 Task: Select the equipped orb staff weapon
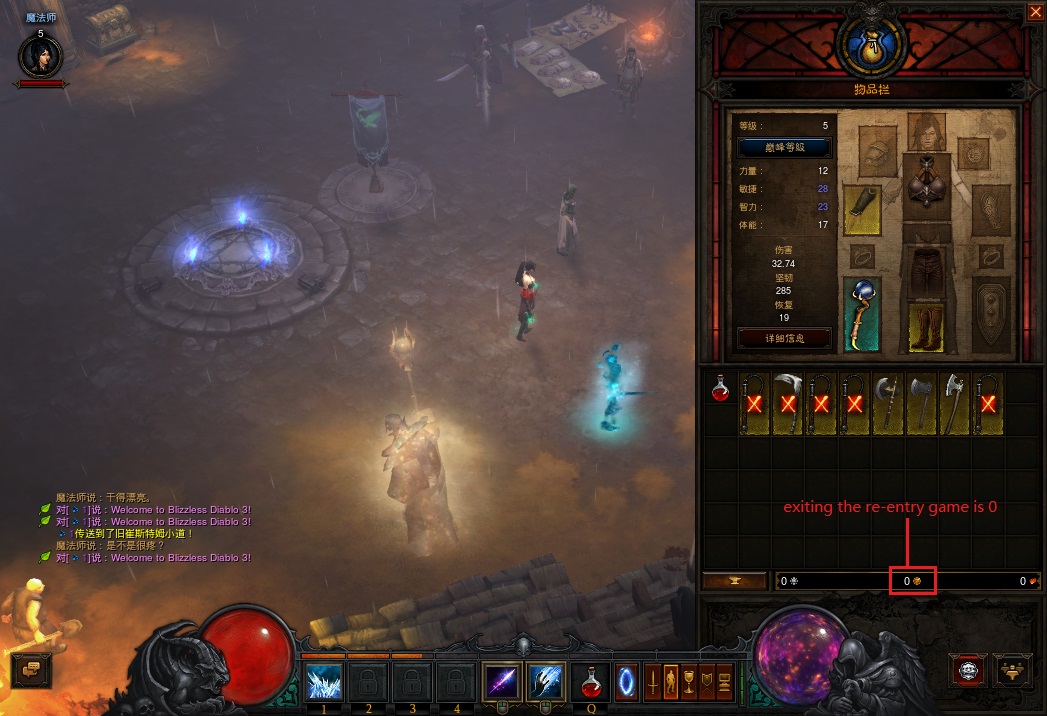[861, 314]
